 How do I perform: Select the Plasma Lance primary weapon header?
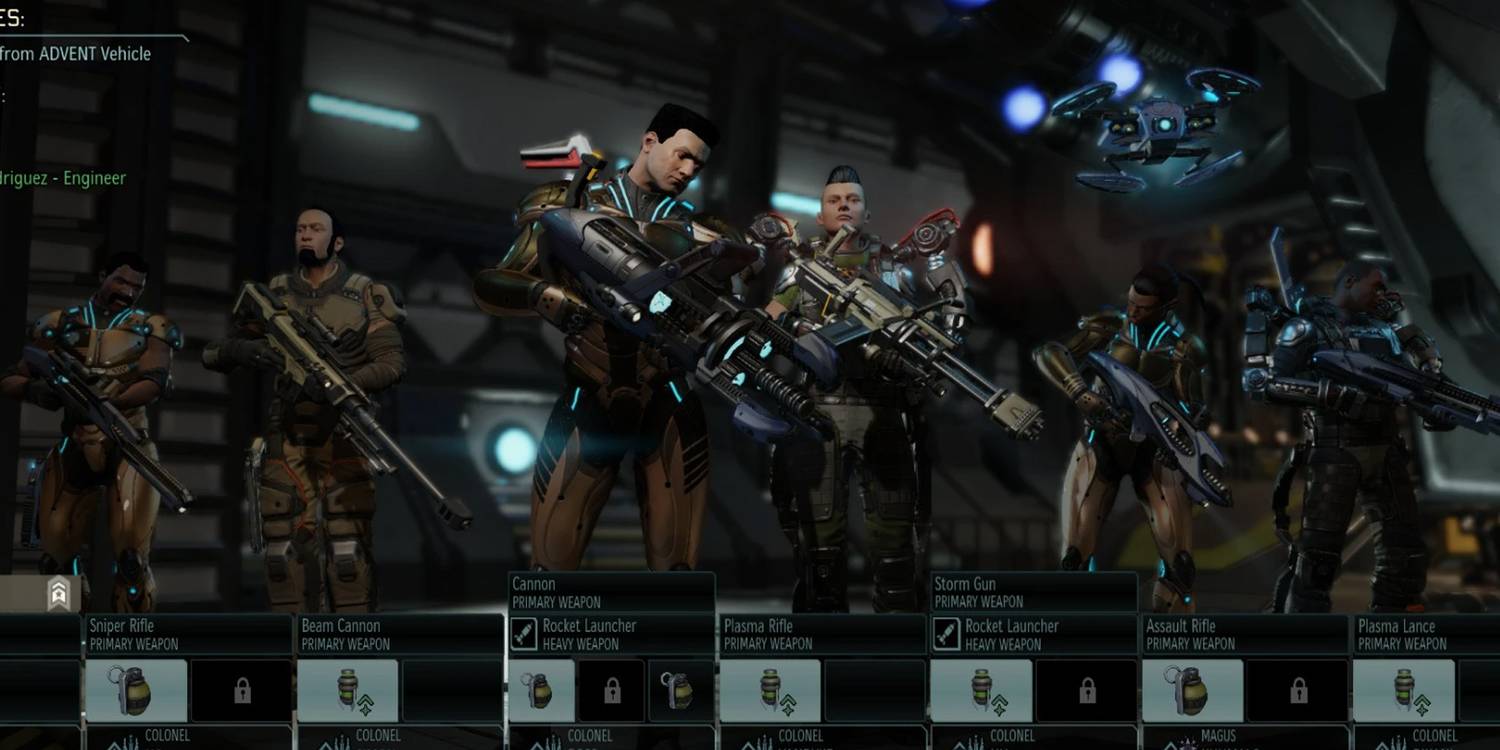[1420, 632]
